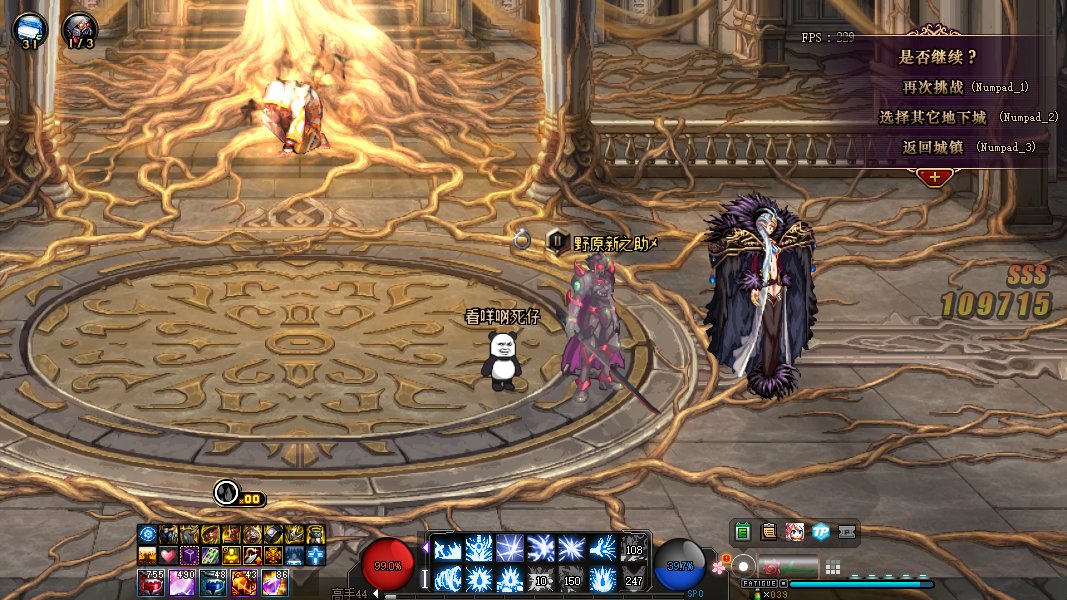Choose 返回城镇 to return to town

coord(932,147)
